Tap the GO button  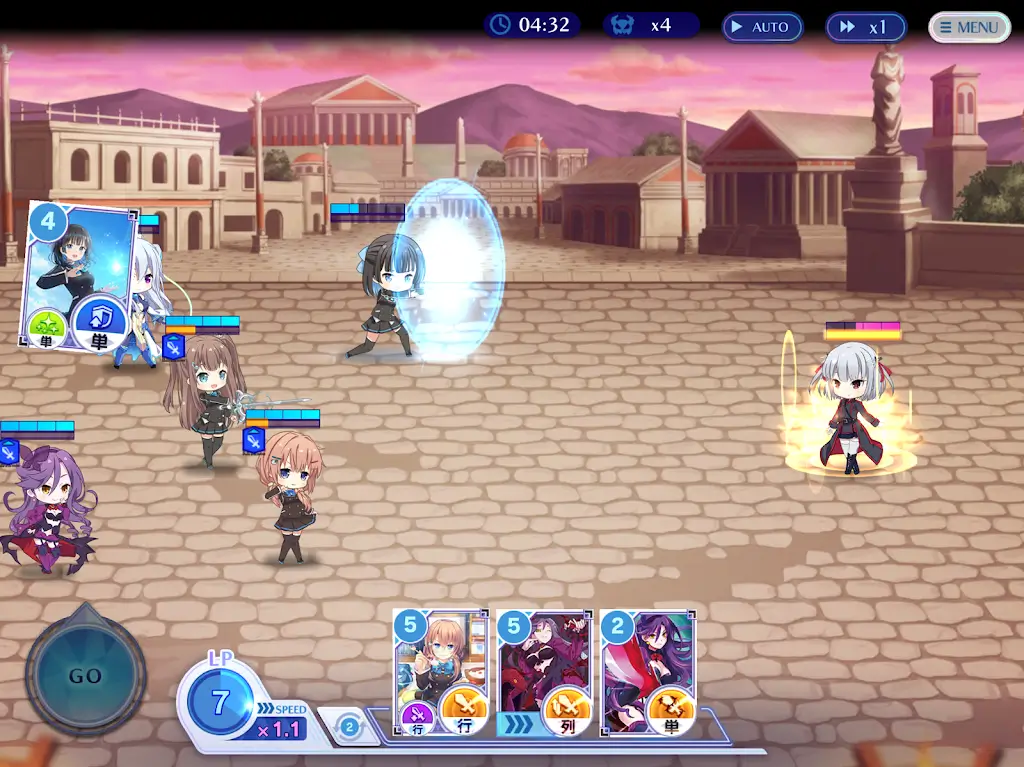85,675
